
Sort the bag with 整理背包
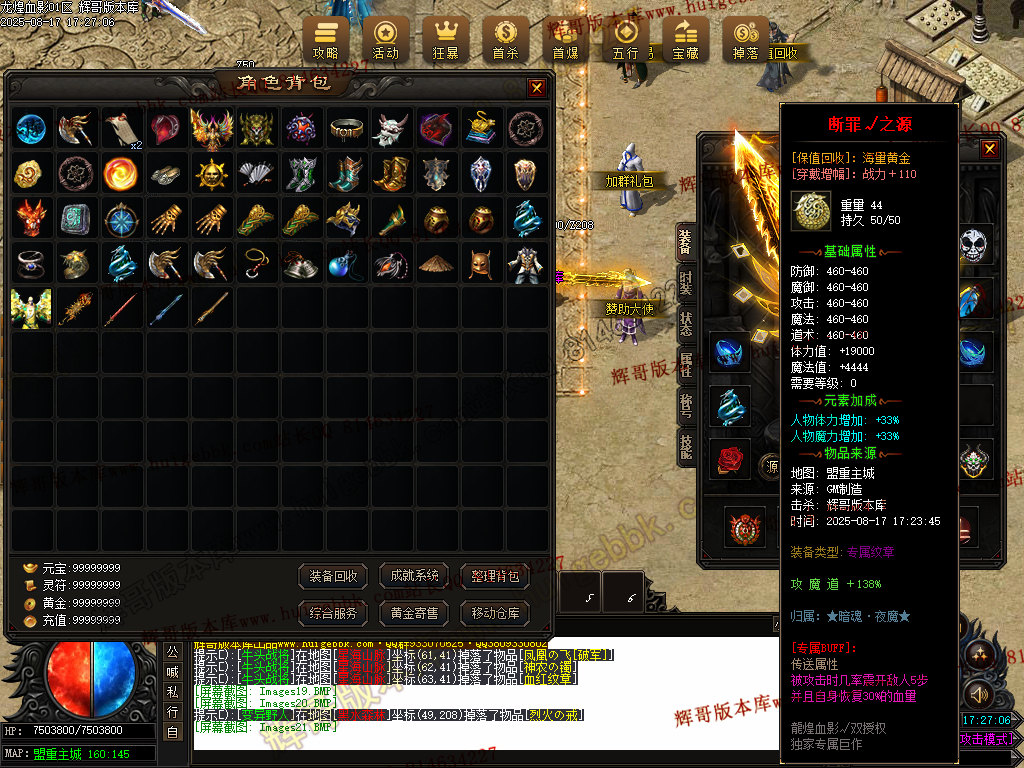495,576
